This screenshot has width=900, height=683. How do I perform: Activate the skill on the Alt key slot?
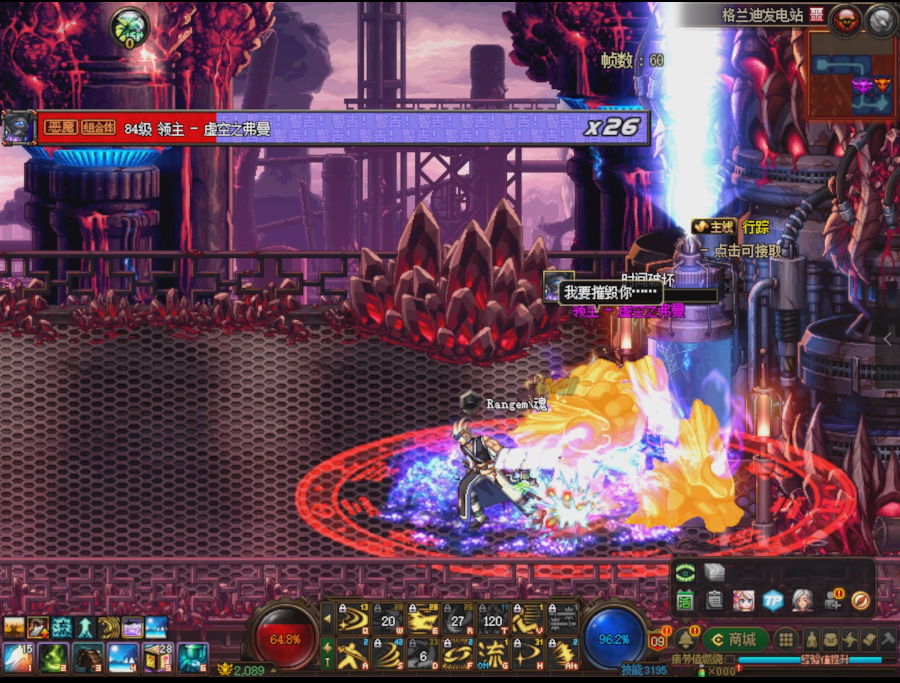coord(562,654)
